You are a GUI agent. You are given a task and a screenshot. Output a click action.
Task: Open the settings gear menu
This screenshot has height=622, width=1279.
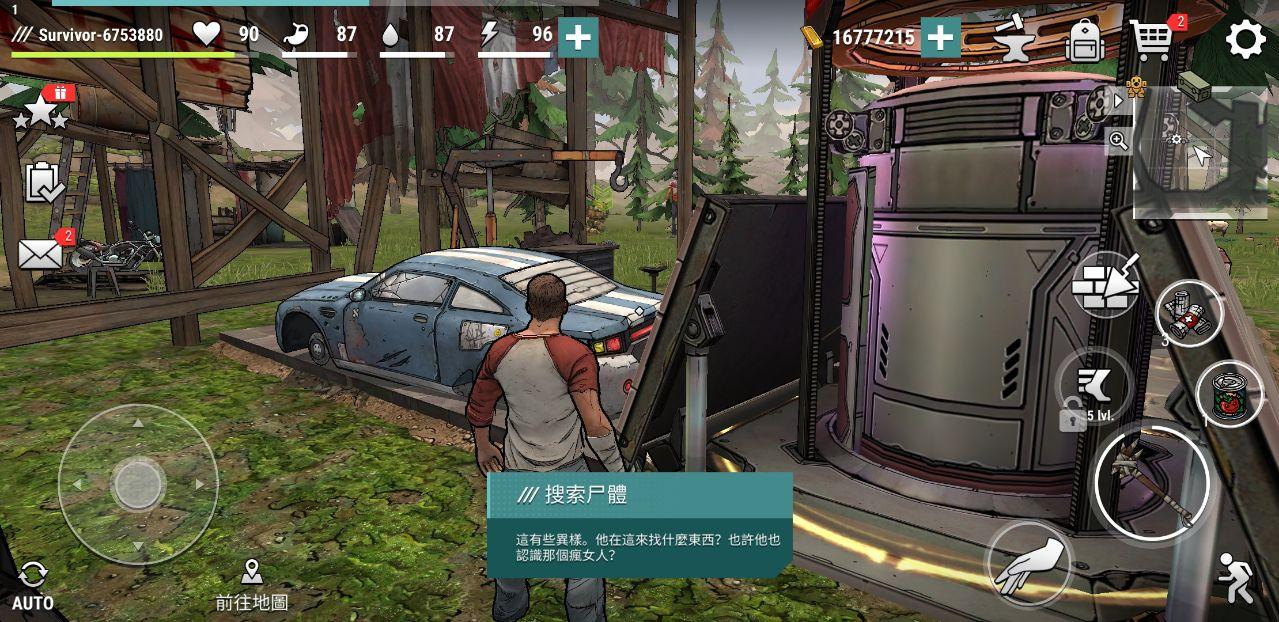pos(1245,40)
